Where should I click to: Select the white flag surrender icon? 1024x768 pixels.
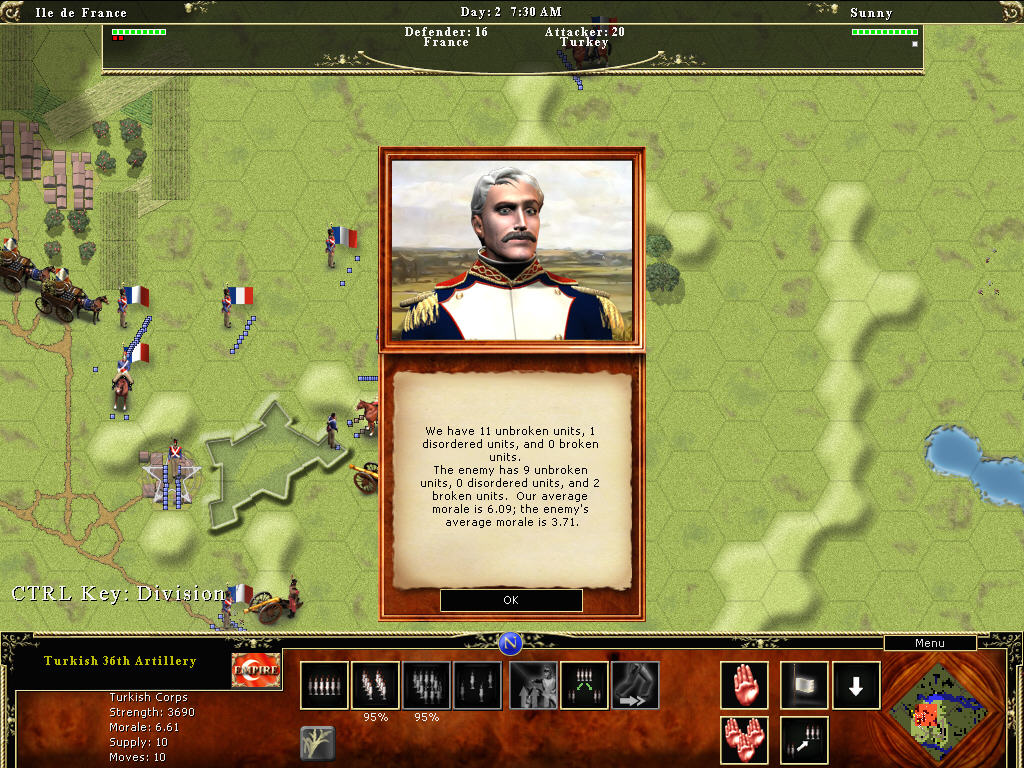click(804, 685)
